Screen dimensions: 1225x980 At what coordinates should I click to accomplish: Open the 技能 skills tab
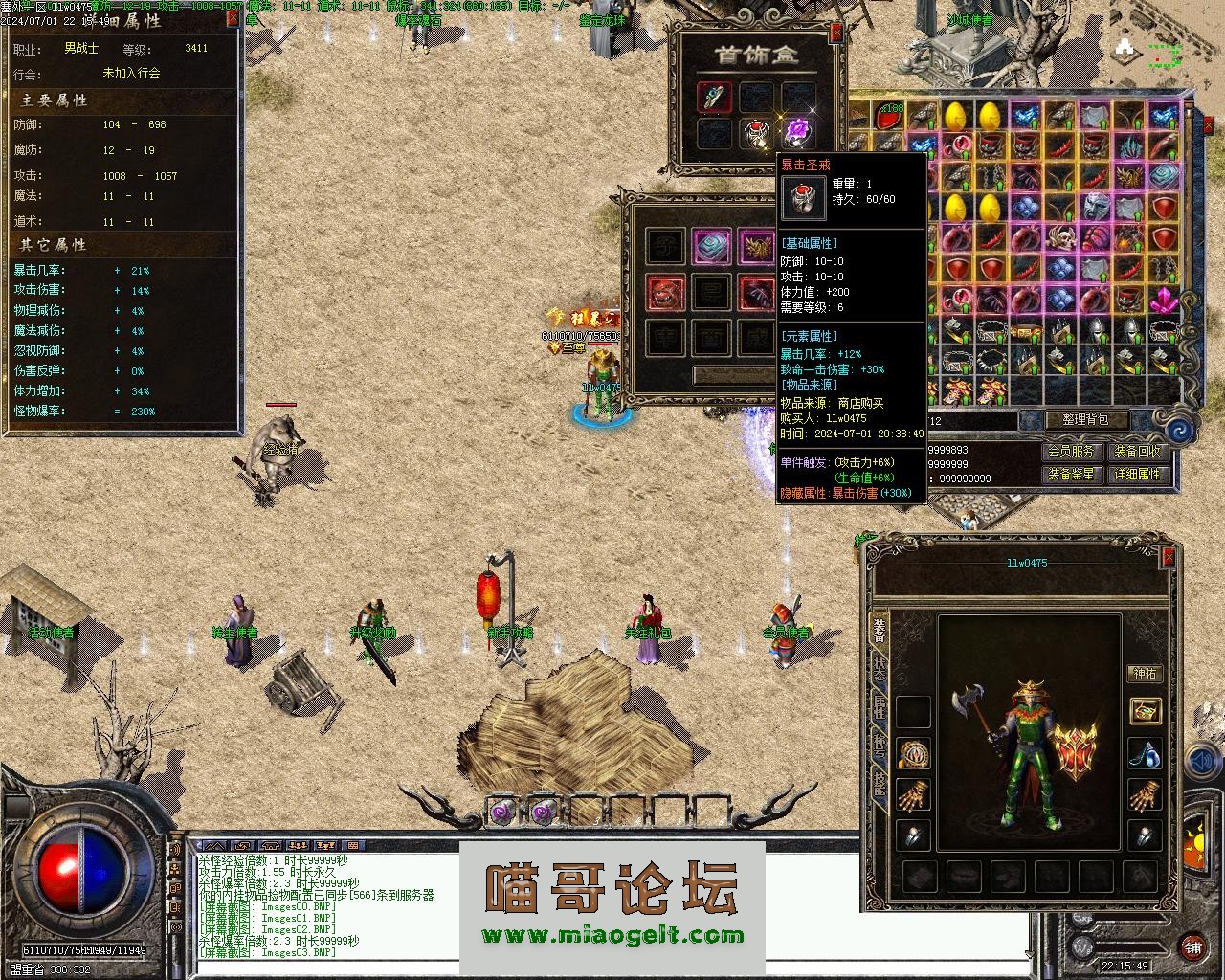[879, 787]
